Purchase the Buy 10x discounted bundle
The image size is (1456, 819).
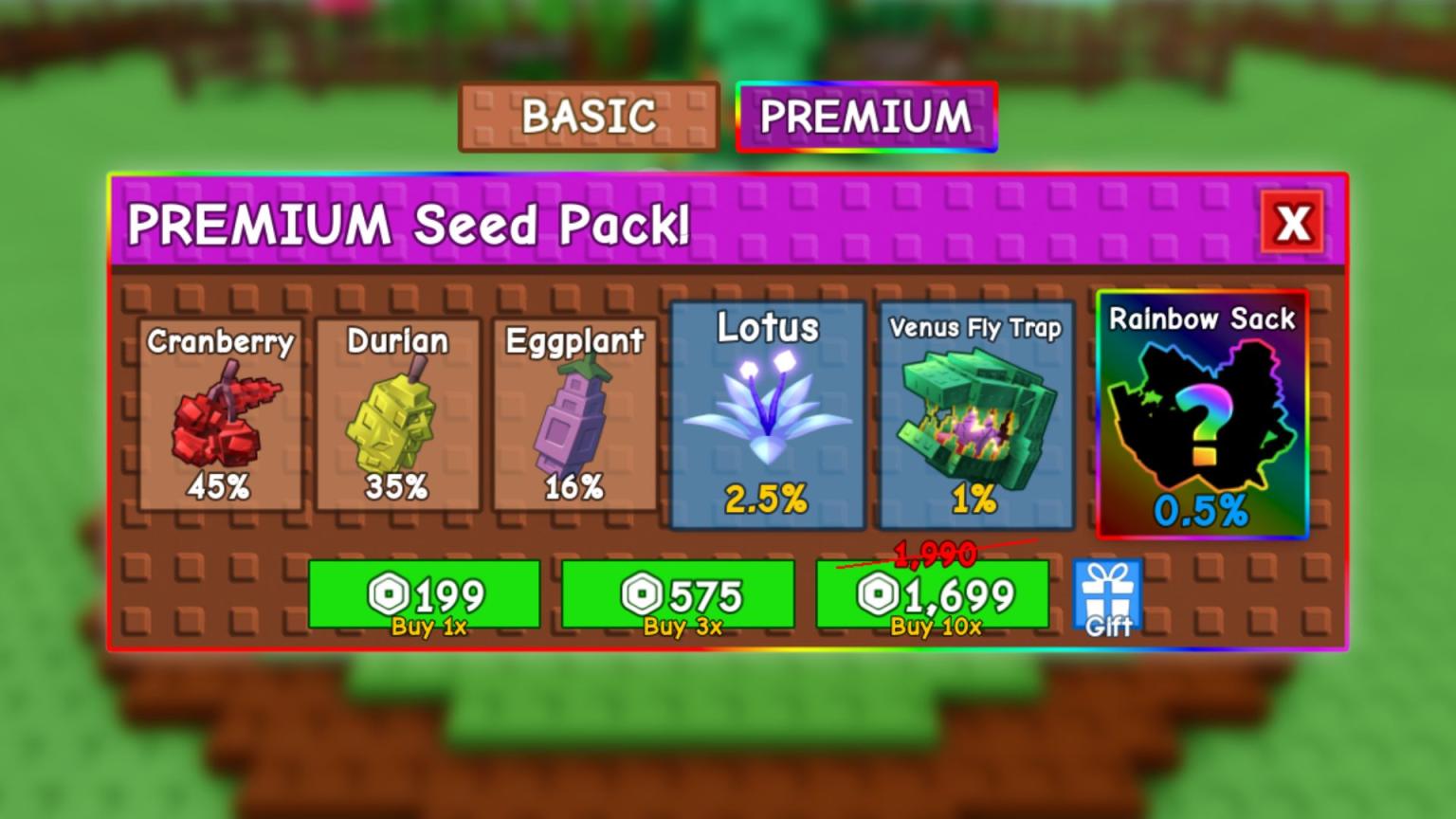pos(934,595)
